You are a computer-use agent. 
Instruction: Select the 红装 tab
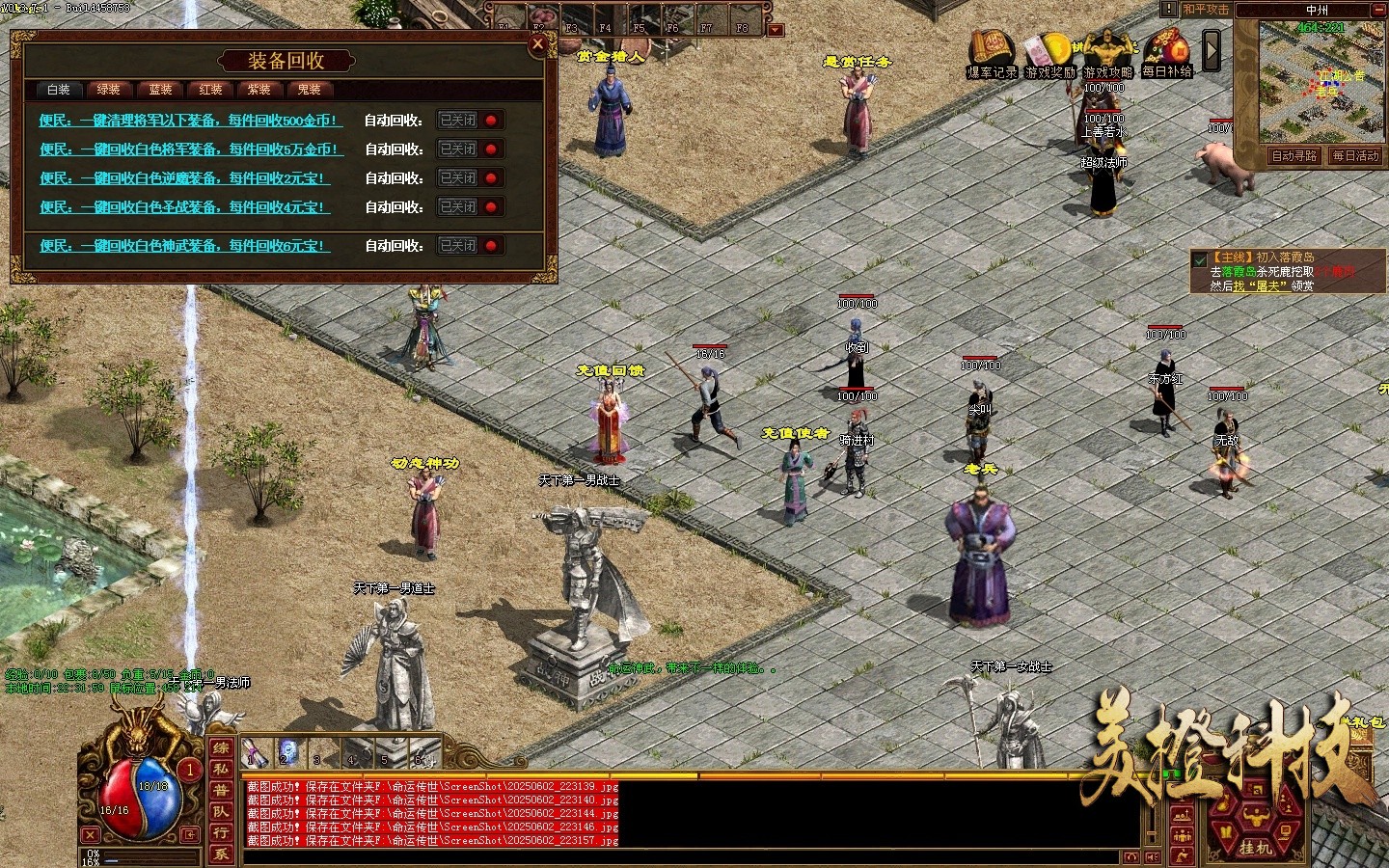pos(210,90)
